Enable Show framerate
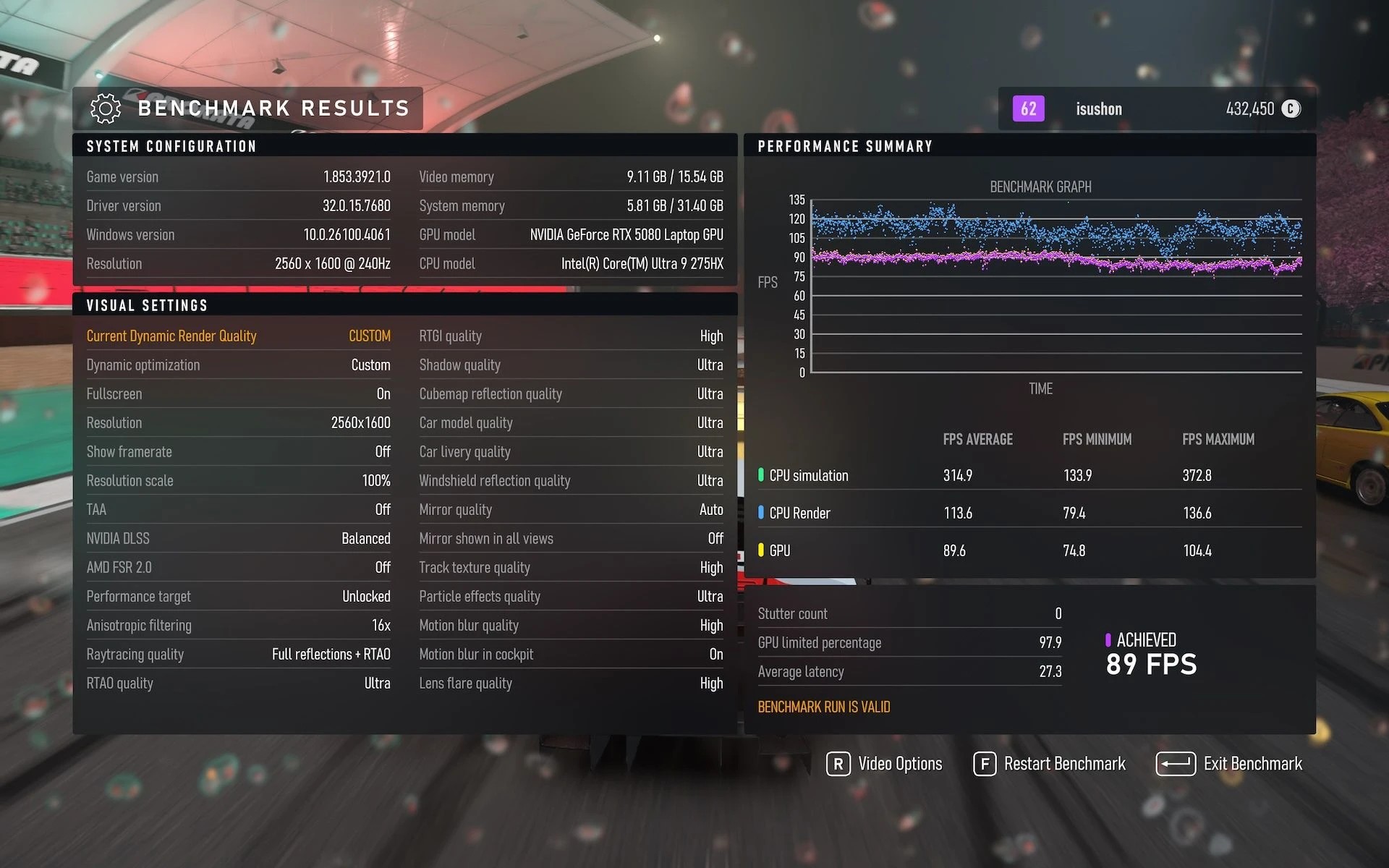 pyautogui.click(x=239, y=451)
